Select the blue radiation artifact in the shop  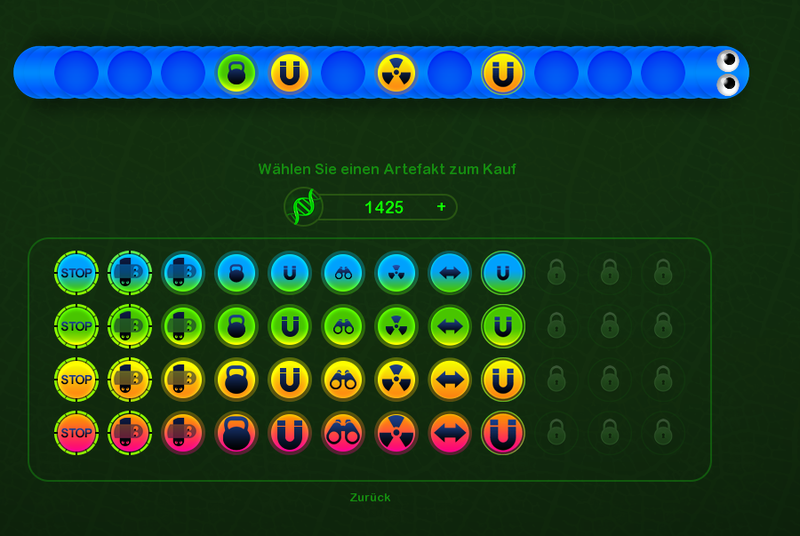coord(396,272)
